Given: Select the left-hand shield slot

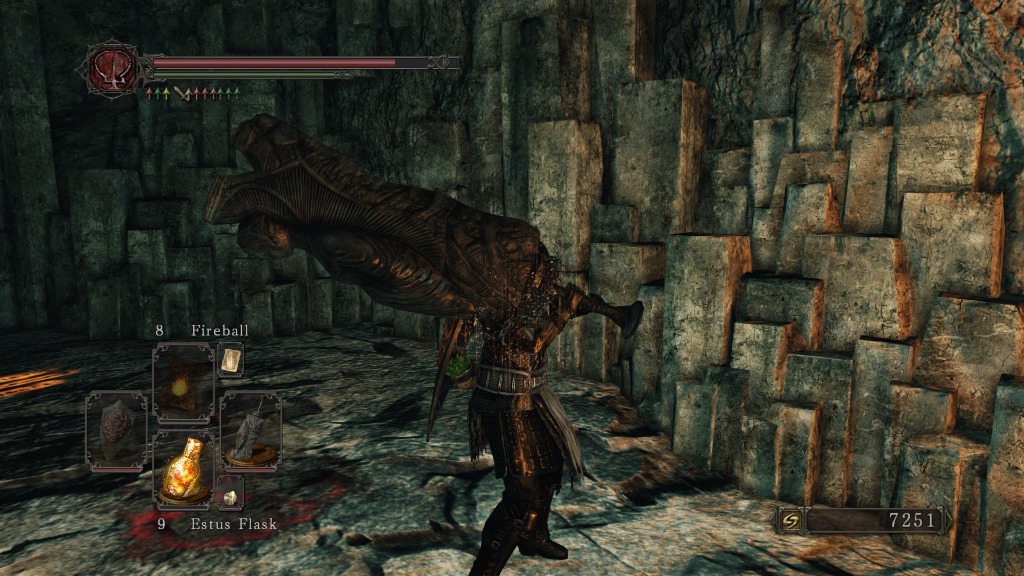Looking at the screenshot, I should coord(116,431).
